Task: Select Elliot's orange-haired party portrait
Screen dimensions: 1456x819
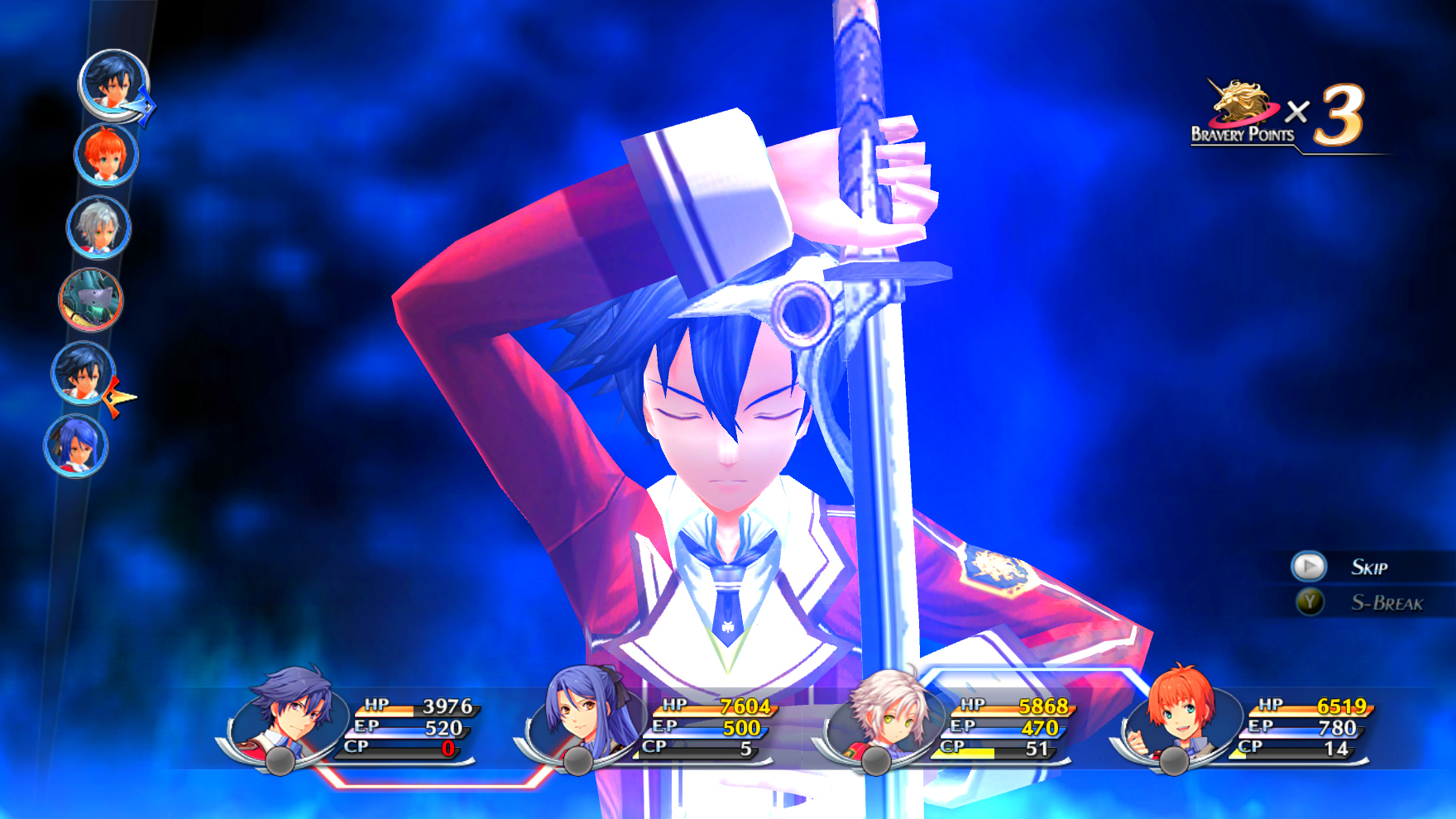Action: [1181, 715]
